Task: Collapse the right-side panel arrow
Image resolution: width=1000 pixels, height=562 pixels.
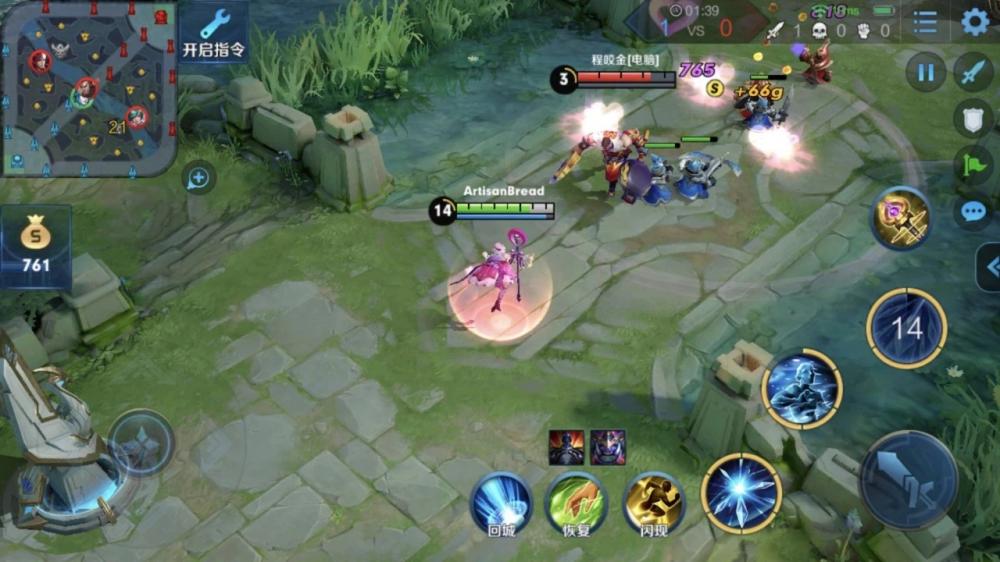Action: tap(990, 267)
